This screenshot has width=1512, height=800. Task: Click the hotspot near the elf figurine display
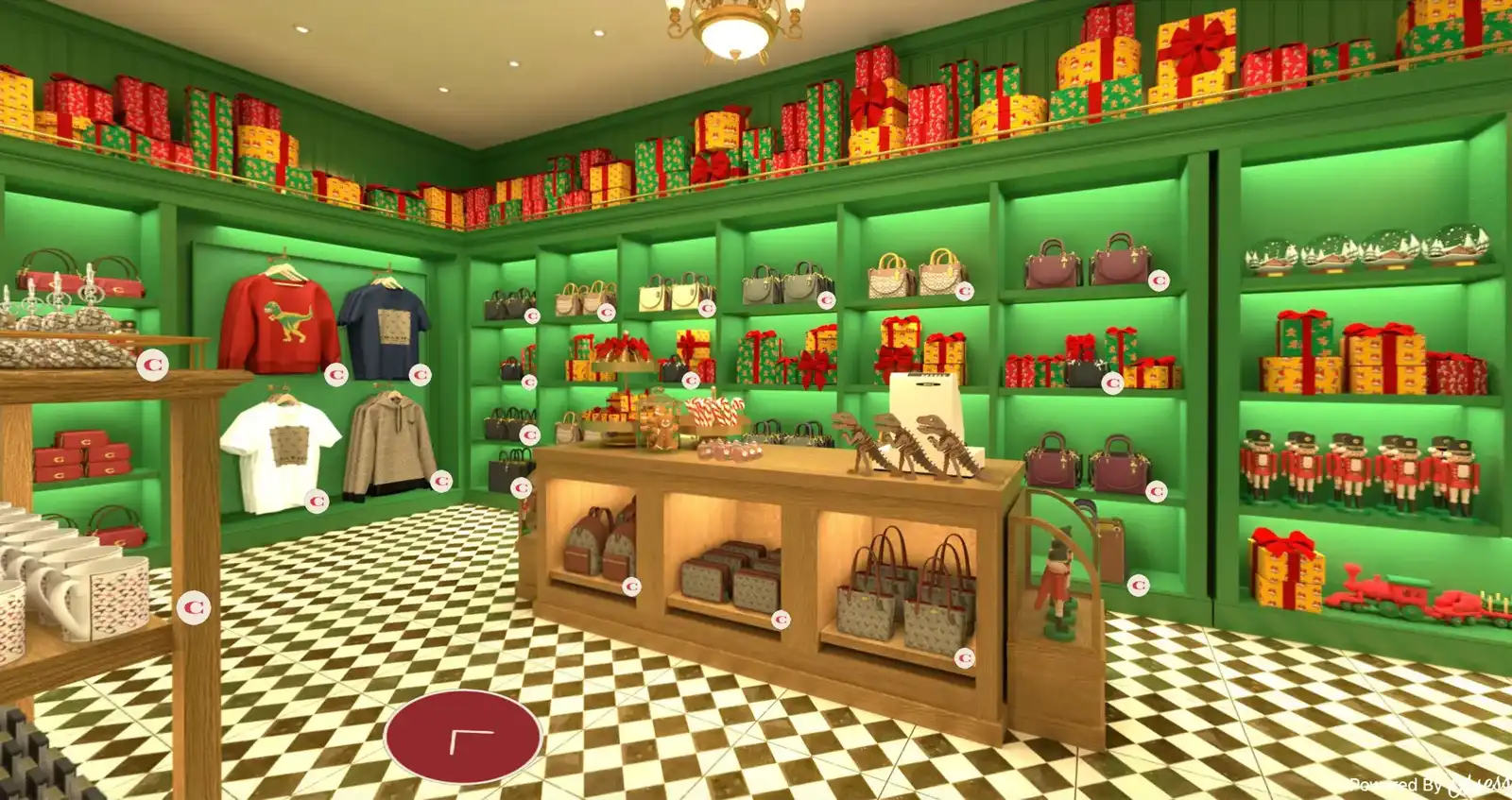[x=1138, y=584]
